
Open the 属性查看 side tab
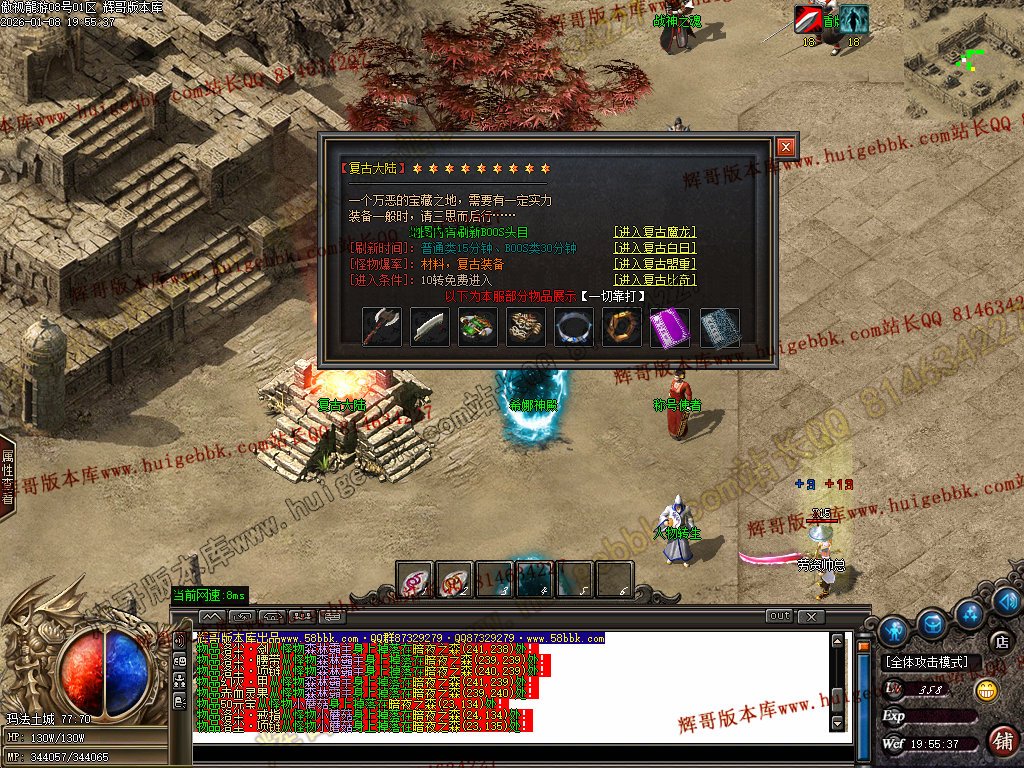[8, 476]
